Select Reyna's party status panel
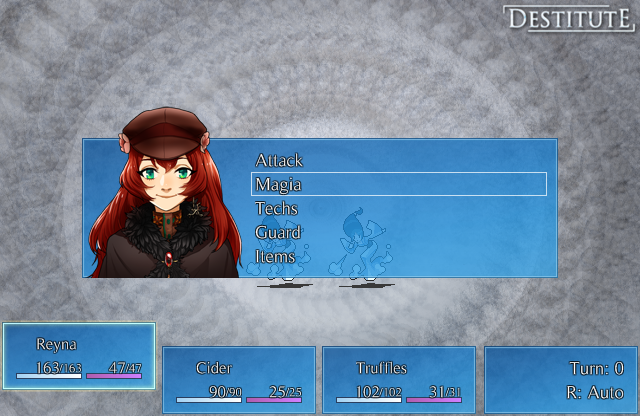Image resolution: width=640 pixels, height=416 pixels. click(x=79, y=356)
